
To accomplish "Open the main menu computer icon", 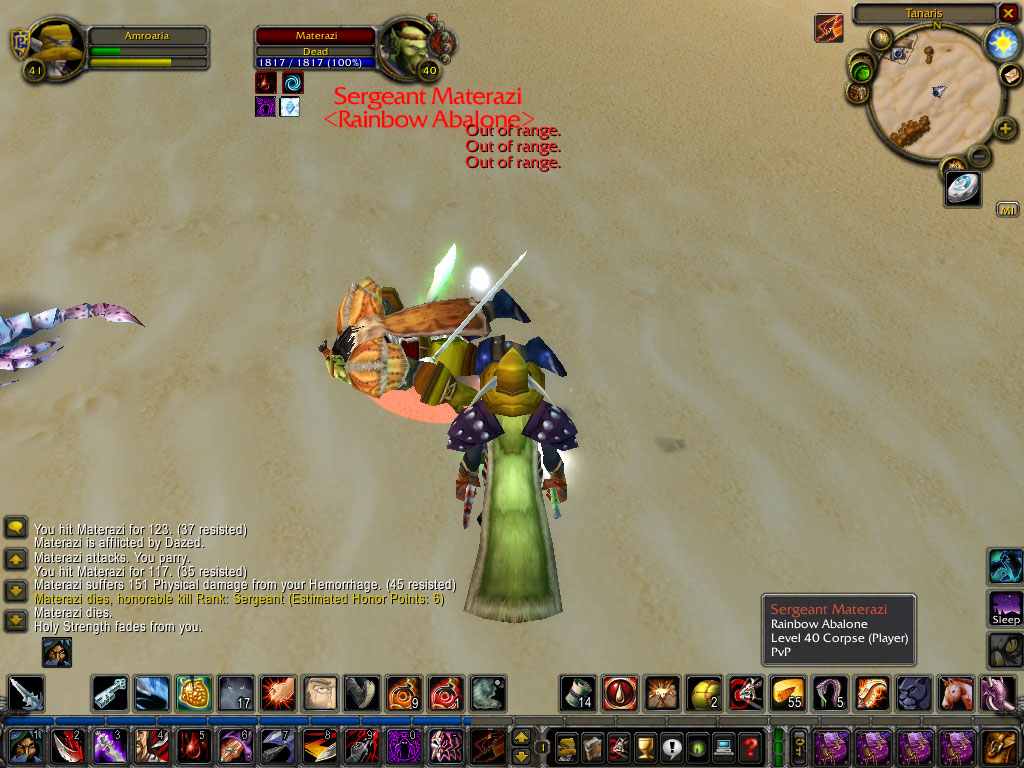I will pyautogui.click(x=723, y=746).
